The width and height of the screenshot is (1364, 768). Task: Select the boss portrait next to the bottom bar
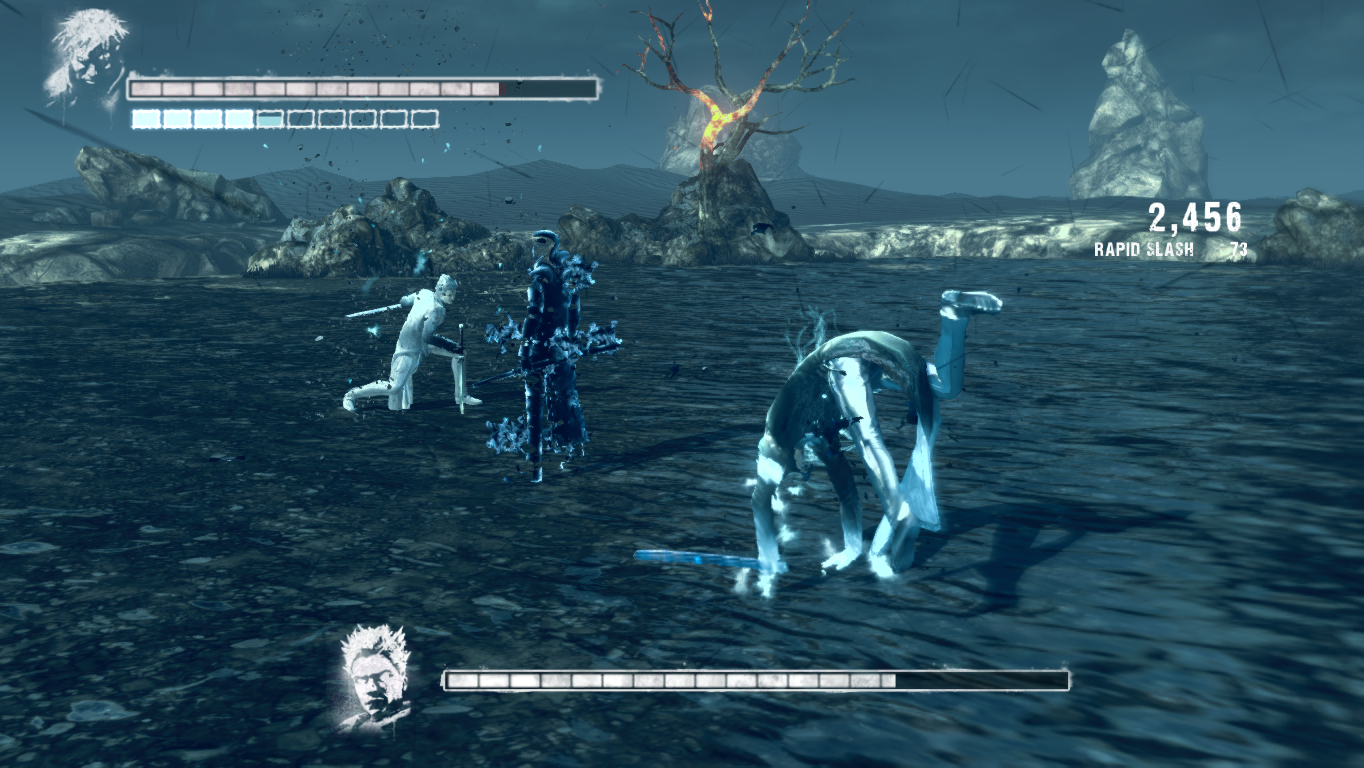(376, 675)
